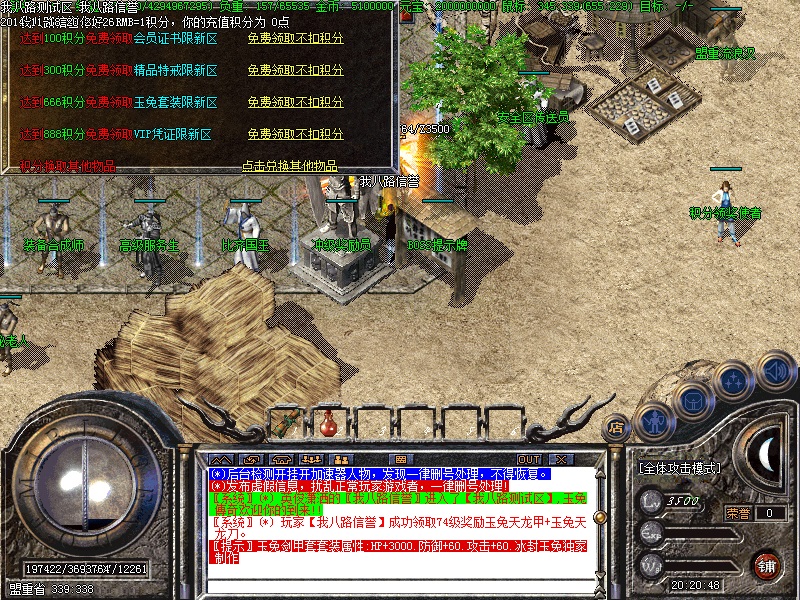The width and height of the screenshot is (800, 600).
Task: Claim the free 666-point Jade Rabbit set reward
Action: tap(295, 102)
